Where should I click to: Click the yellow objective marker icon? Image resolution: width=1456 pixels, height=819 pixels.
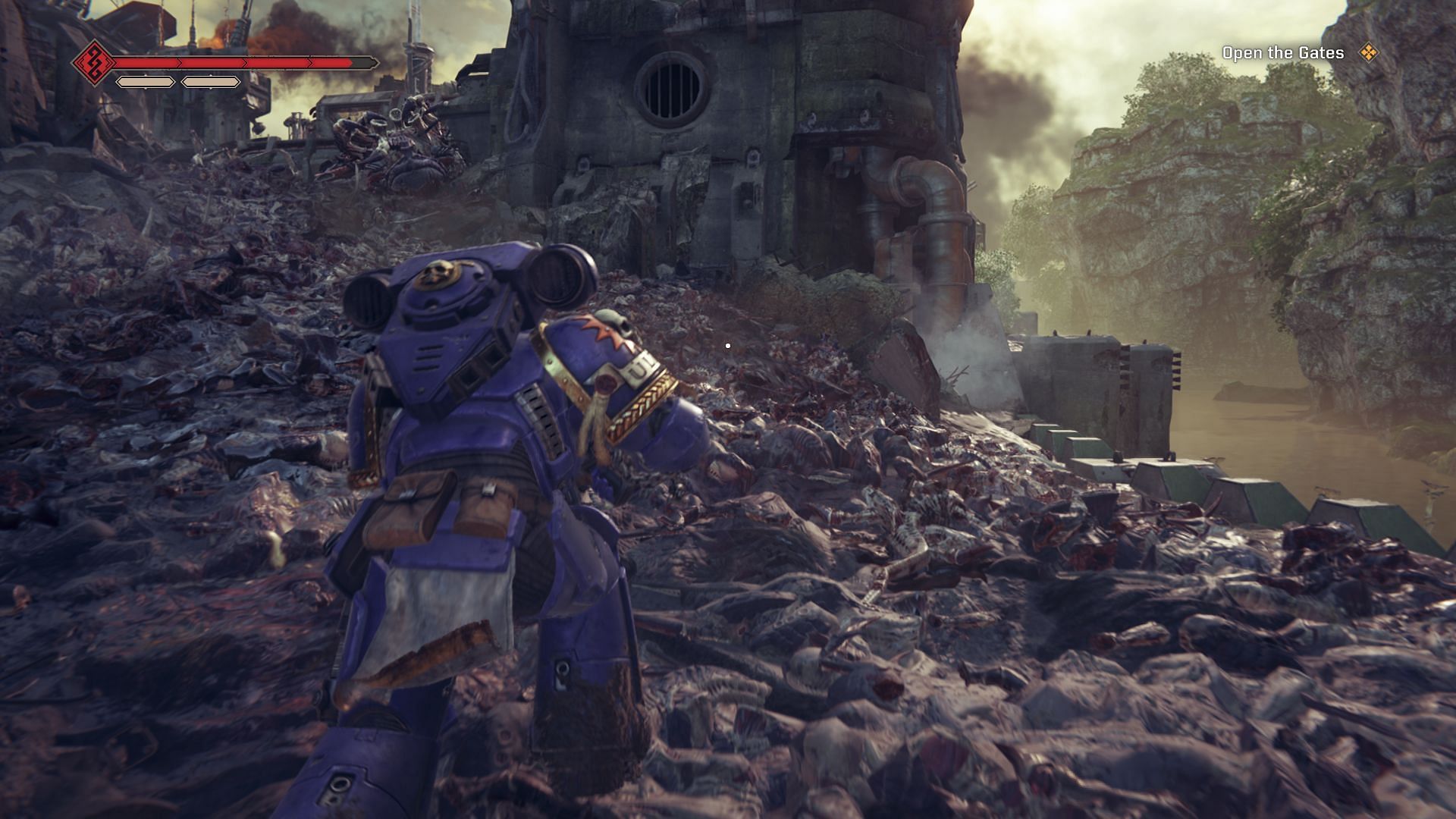point(1368,52)
